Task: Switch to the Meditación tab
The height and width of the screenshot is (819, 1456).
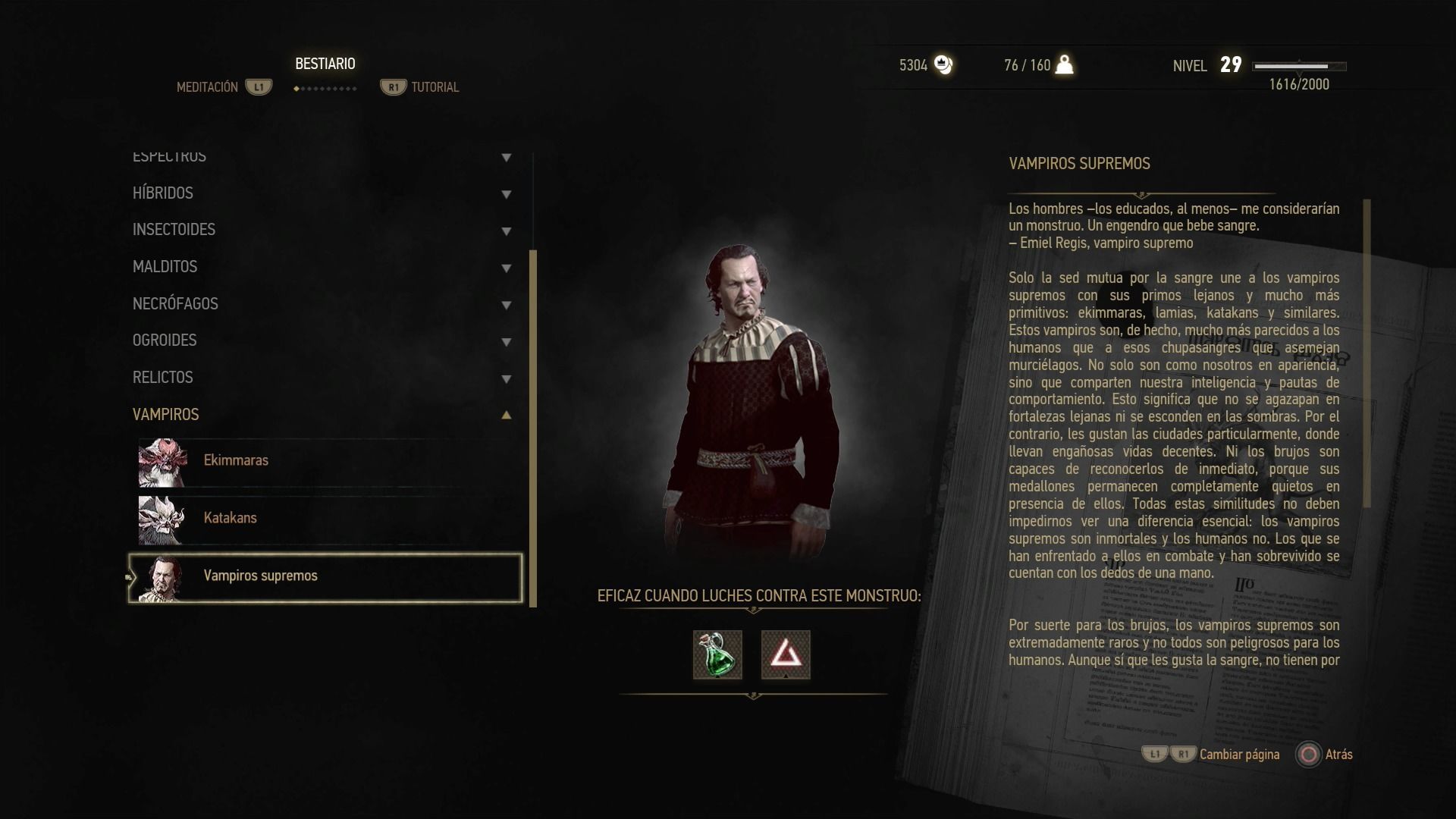Action: click(207, 87)
